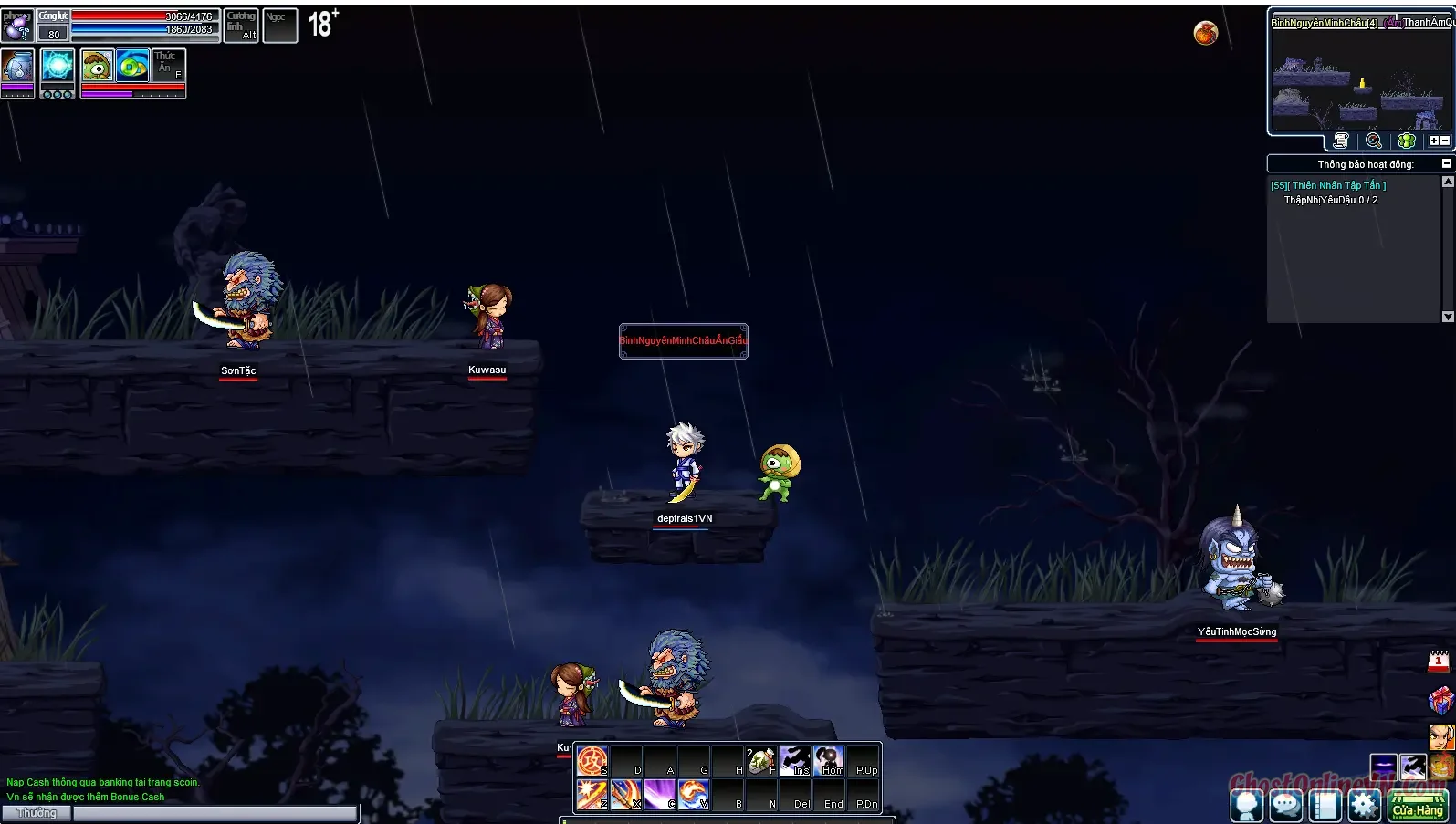The image size is (1456, 824).
Task: Click the Thường chat channel button
Action: click(x=37, y=813)
